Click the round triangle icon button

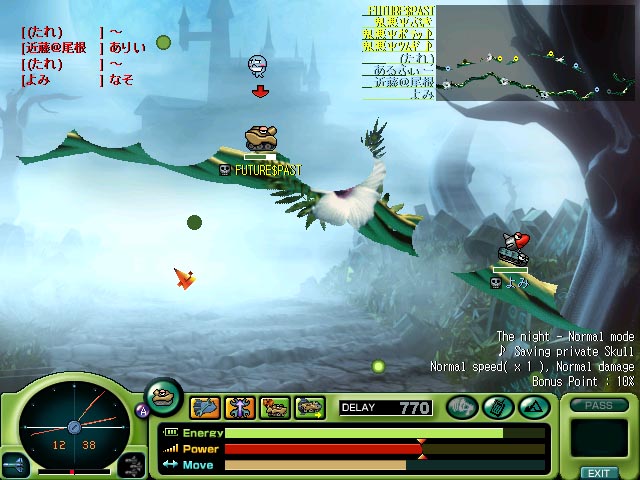pyautogui.click(x=531, y=407)
